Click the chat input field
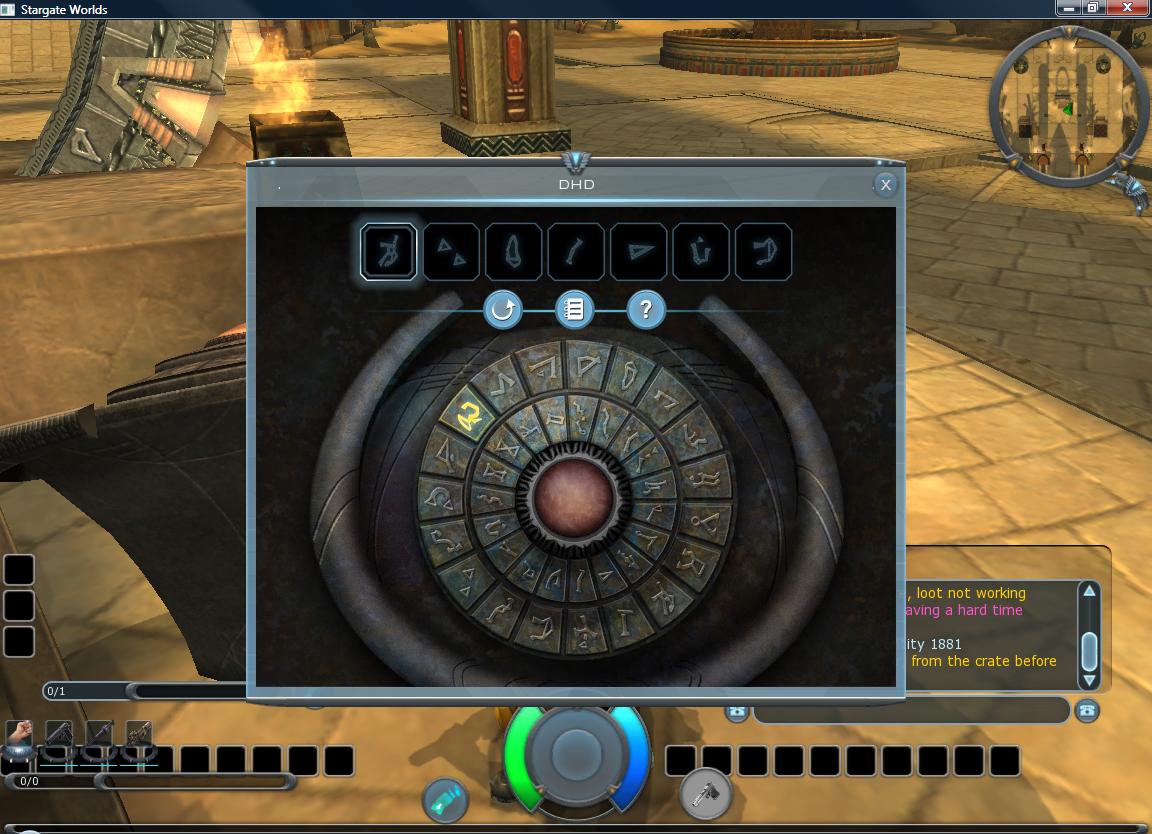Screen dimensions: 1152x834 click(910, 711)
